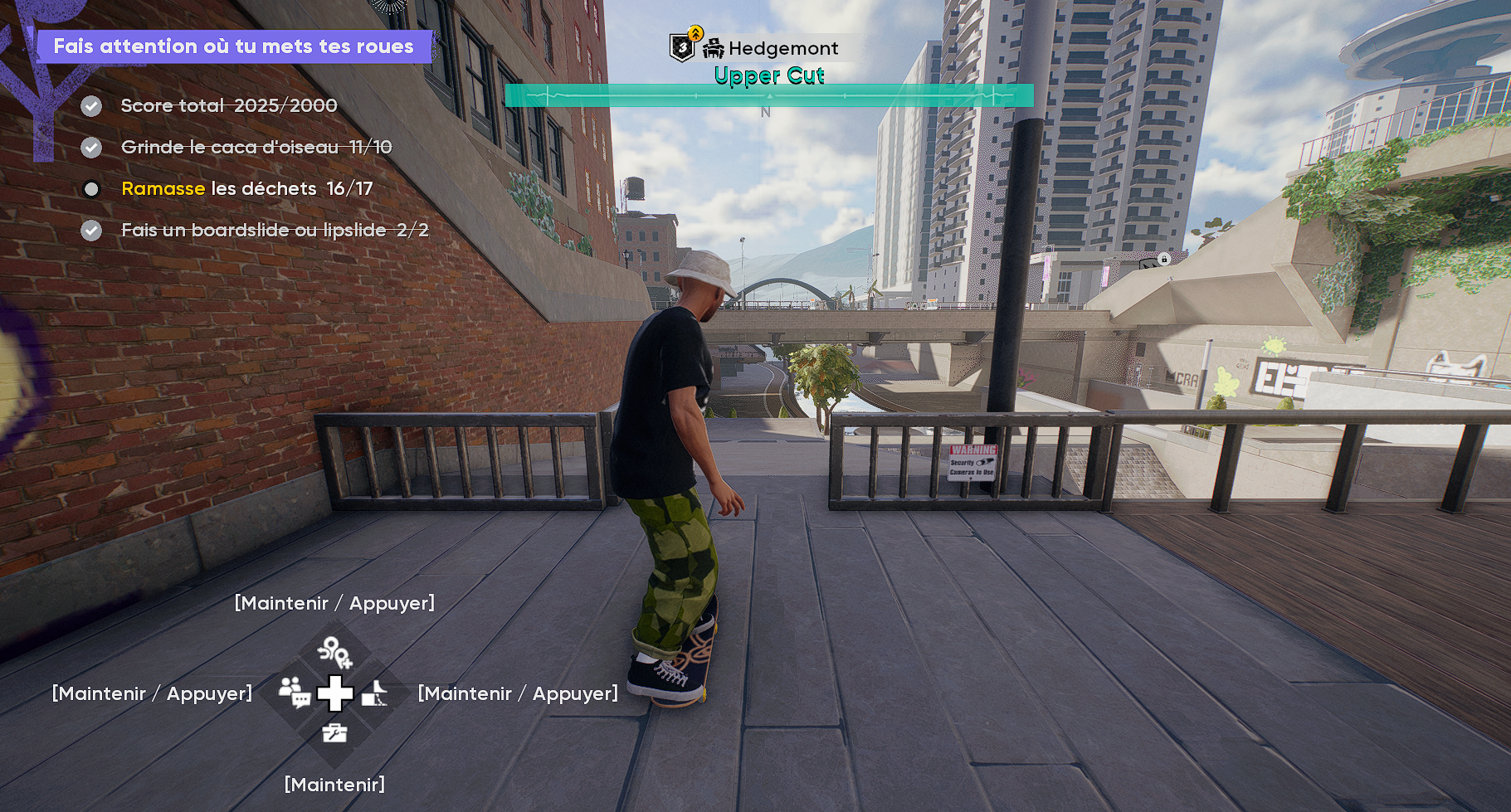1511x812 pixels.
Task: Click the level 3 shield badge
Action: [x=682, y=48]
